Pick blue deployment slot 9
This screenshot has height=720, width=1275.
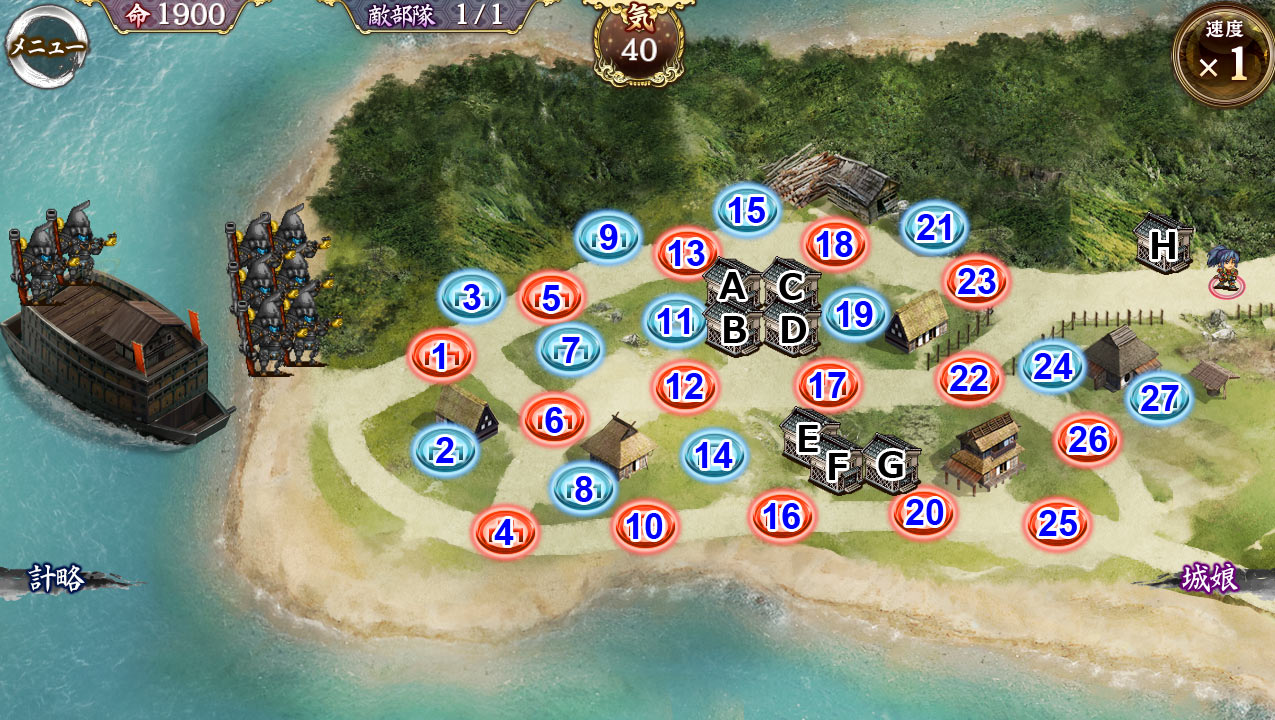click(x=608, y=238)
